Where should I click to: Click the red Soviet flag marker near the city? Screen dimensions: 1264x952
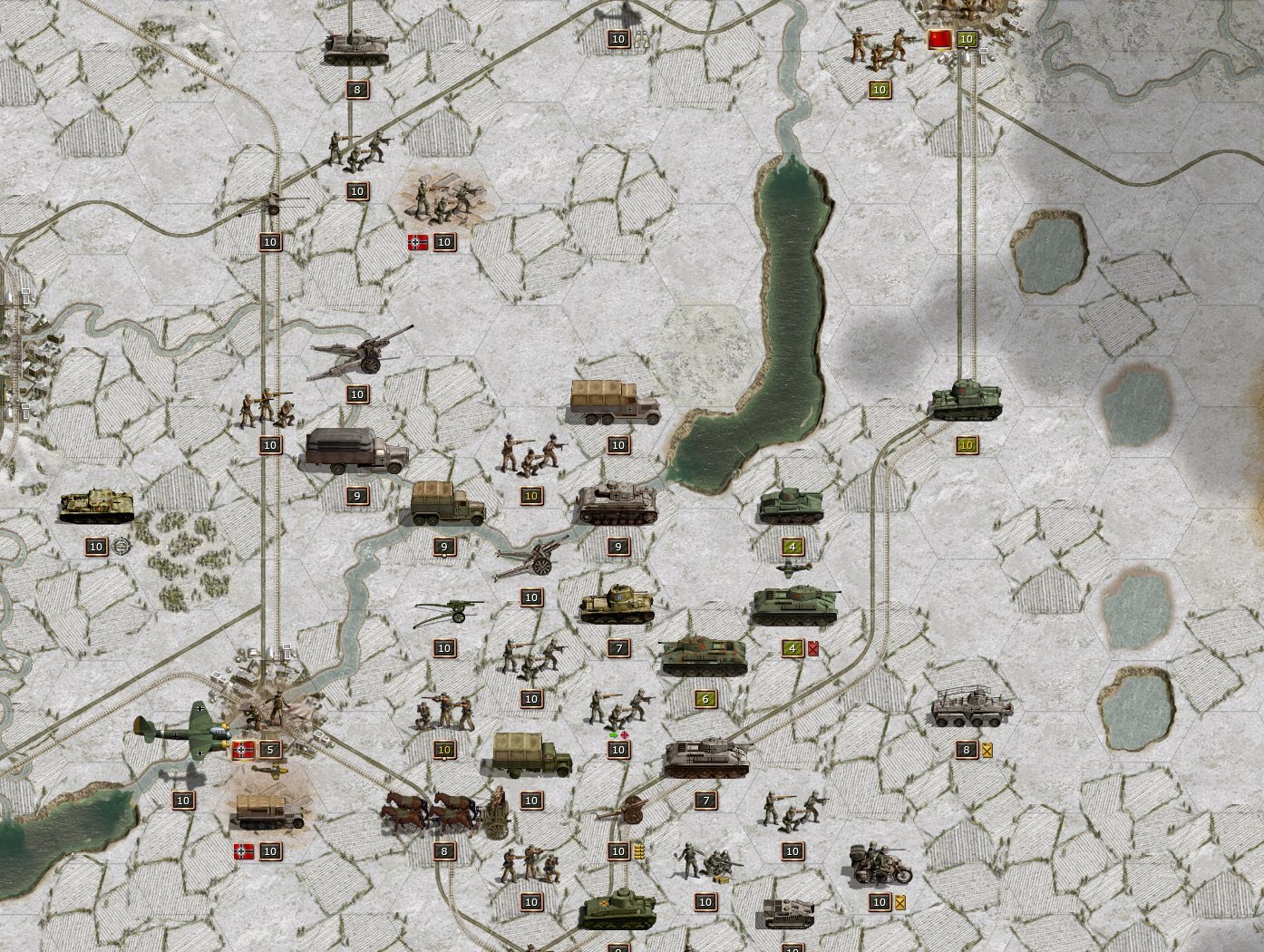coord(939,39)
